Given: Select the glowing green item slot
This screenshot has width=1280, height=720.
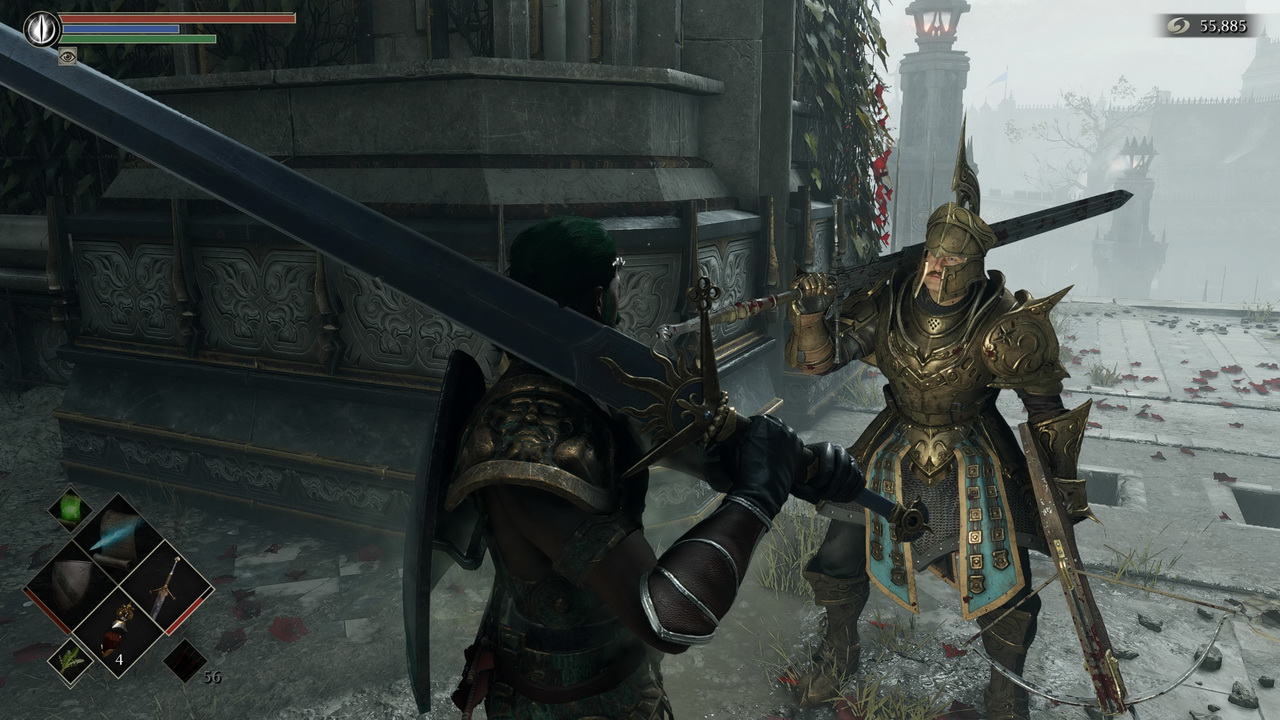Looking at the screenshot, I should (70, 508).
